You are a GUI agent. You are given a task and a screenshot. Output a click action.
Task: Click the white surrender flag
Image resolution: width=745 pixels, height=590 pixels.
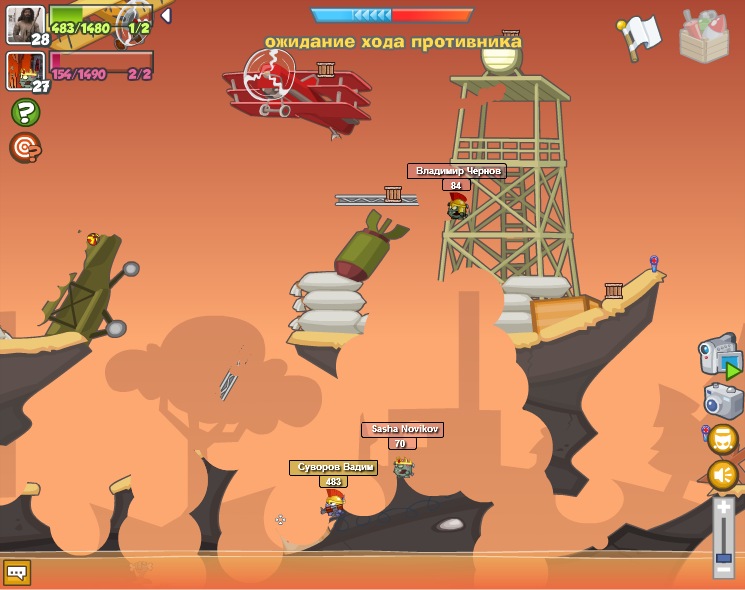(x=639, y=36)
